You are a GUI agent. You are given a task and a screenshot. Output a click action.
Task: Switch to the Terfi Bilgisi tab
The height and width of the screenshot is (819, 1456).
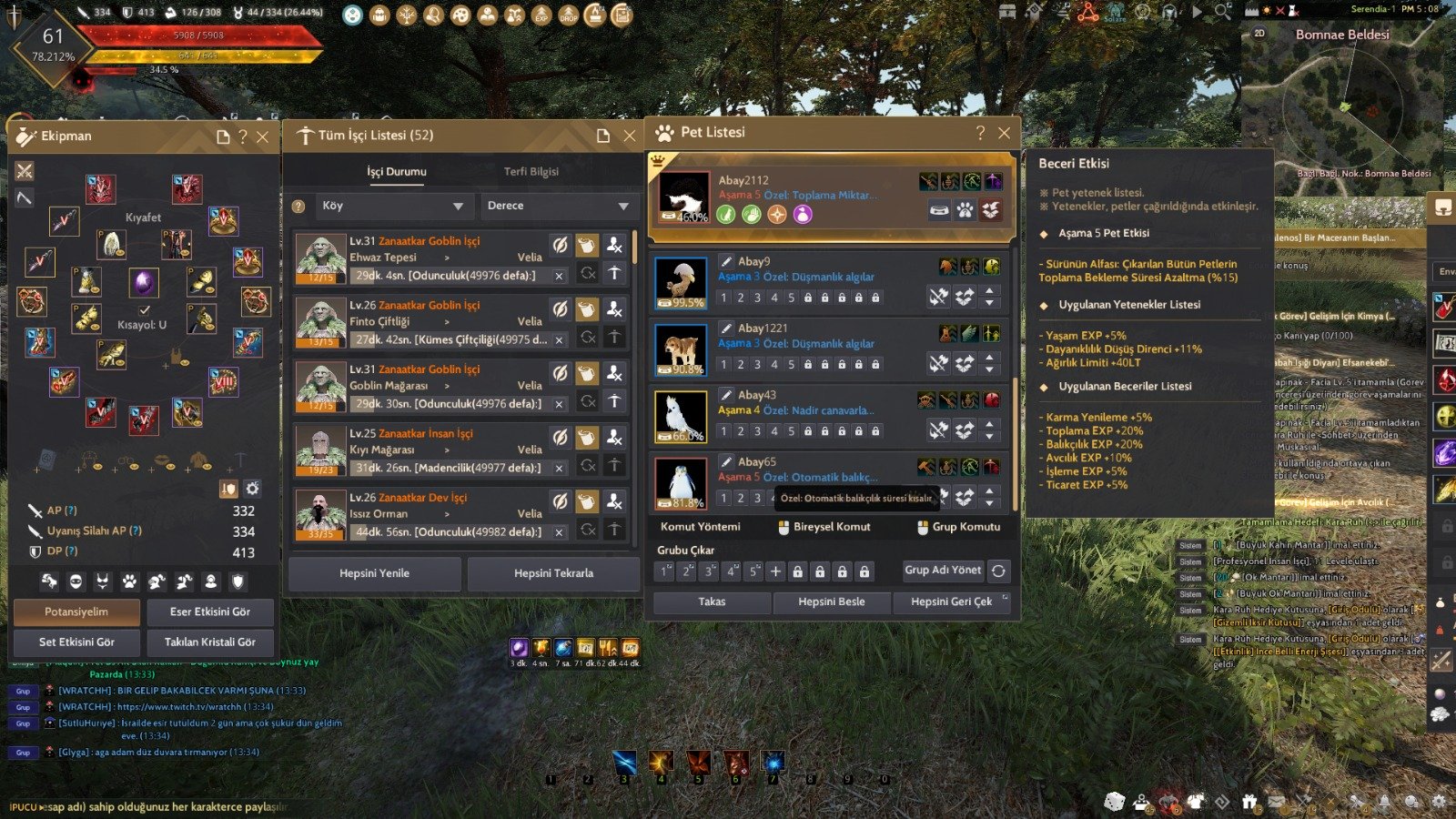pos(531,171)
